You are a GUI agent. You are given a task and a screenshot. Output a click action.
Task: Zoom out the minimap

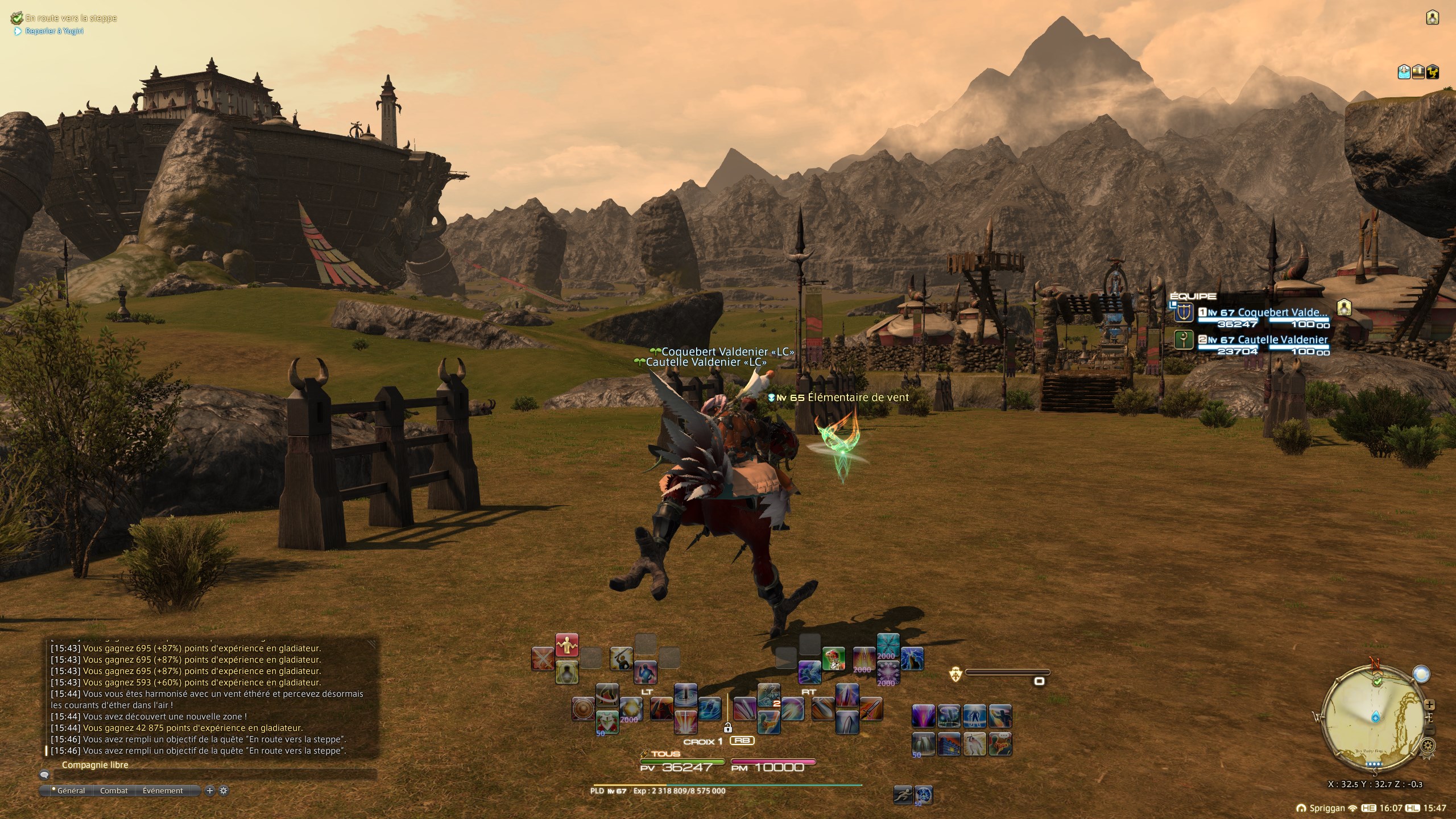tap(1430, 731)
